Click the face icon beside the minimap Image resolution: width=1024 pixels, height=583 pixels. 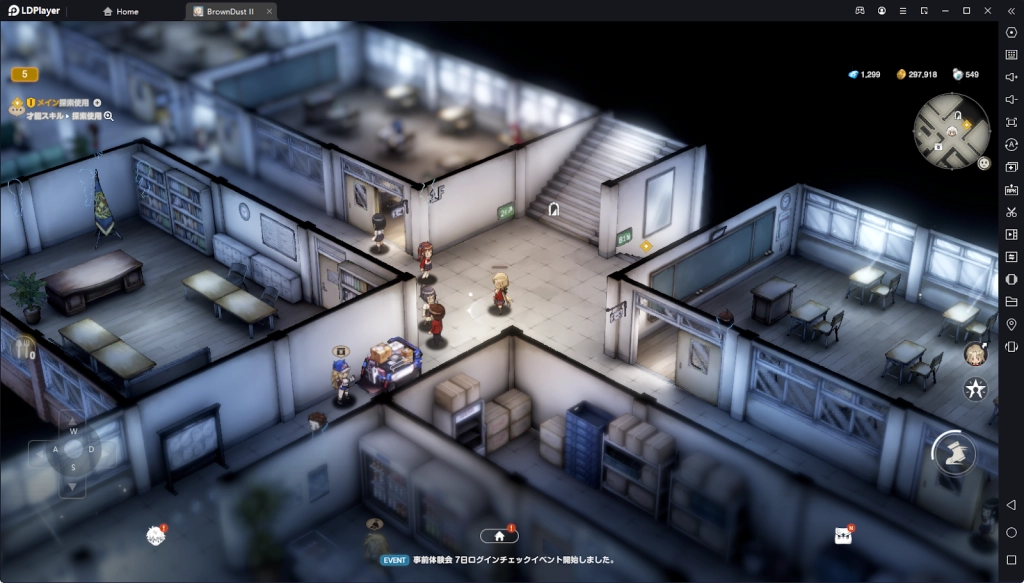pyautogui.click(x=984, y=162)
